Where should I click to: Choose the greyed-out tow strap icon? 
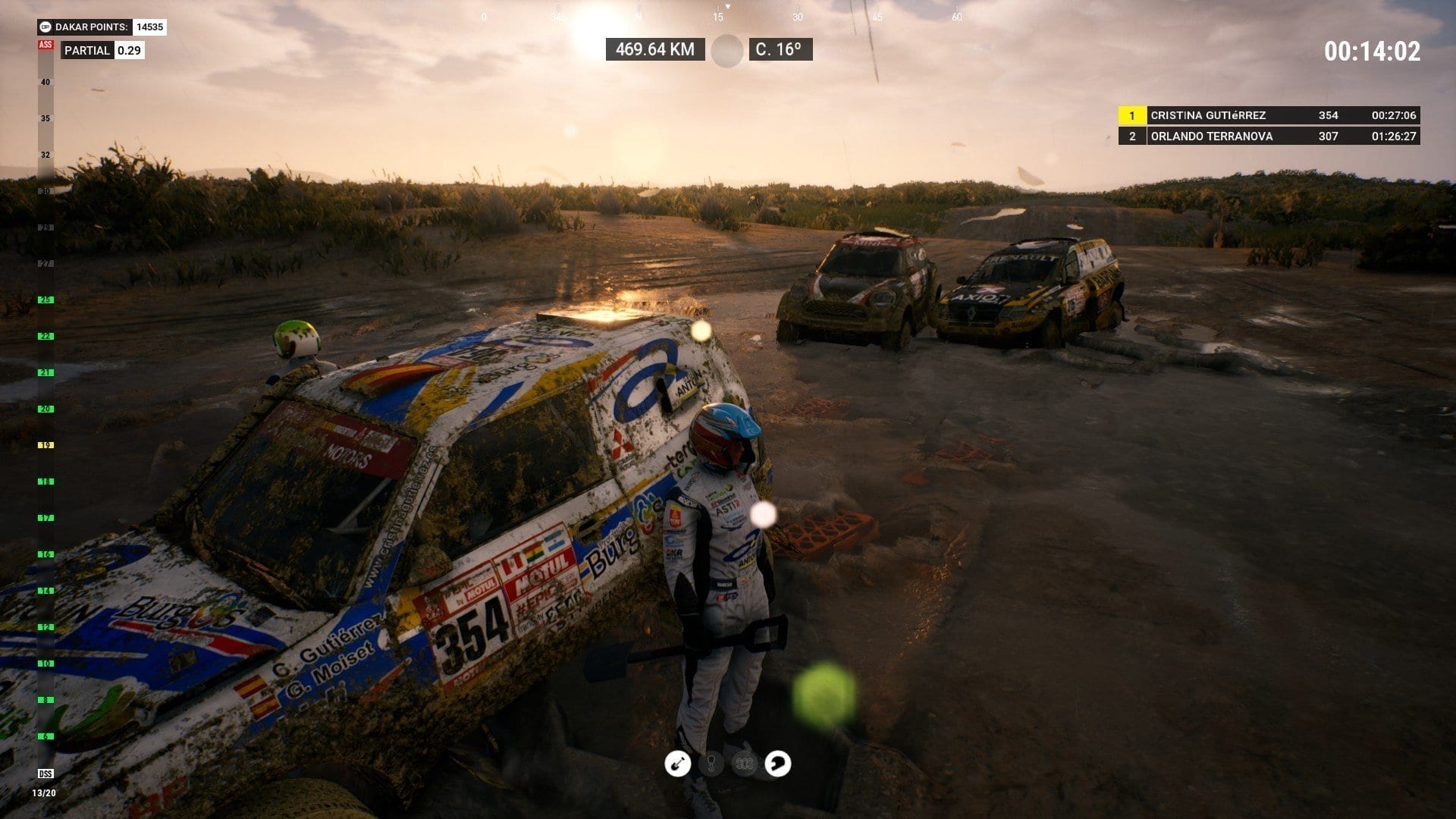(x=711, y=764)
